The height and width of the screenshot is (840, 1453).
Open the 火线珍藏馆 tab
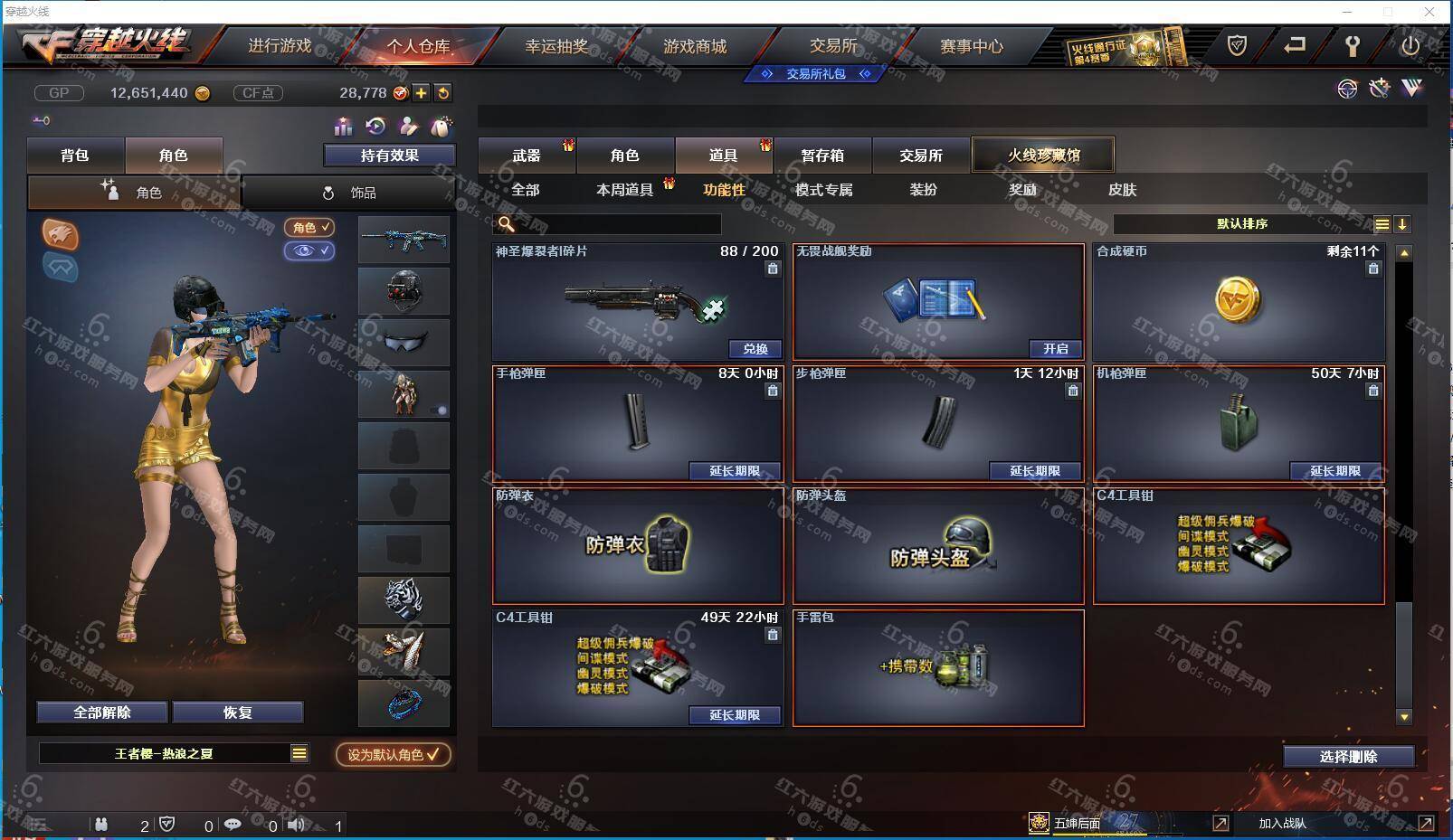click(1043, 156)
